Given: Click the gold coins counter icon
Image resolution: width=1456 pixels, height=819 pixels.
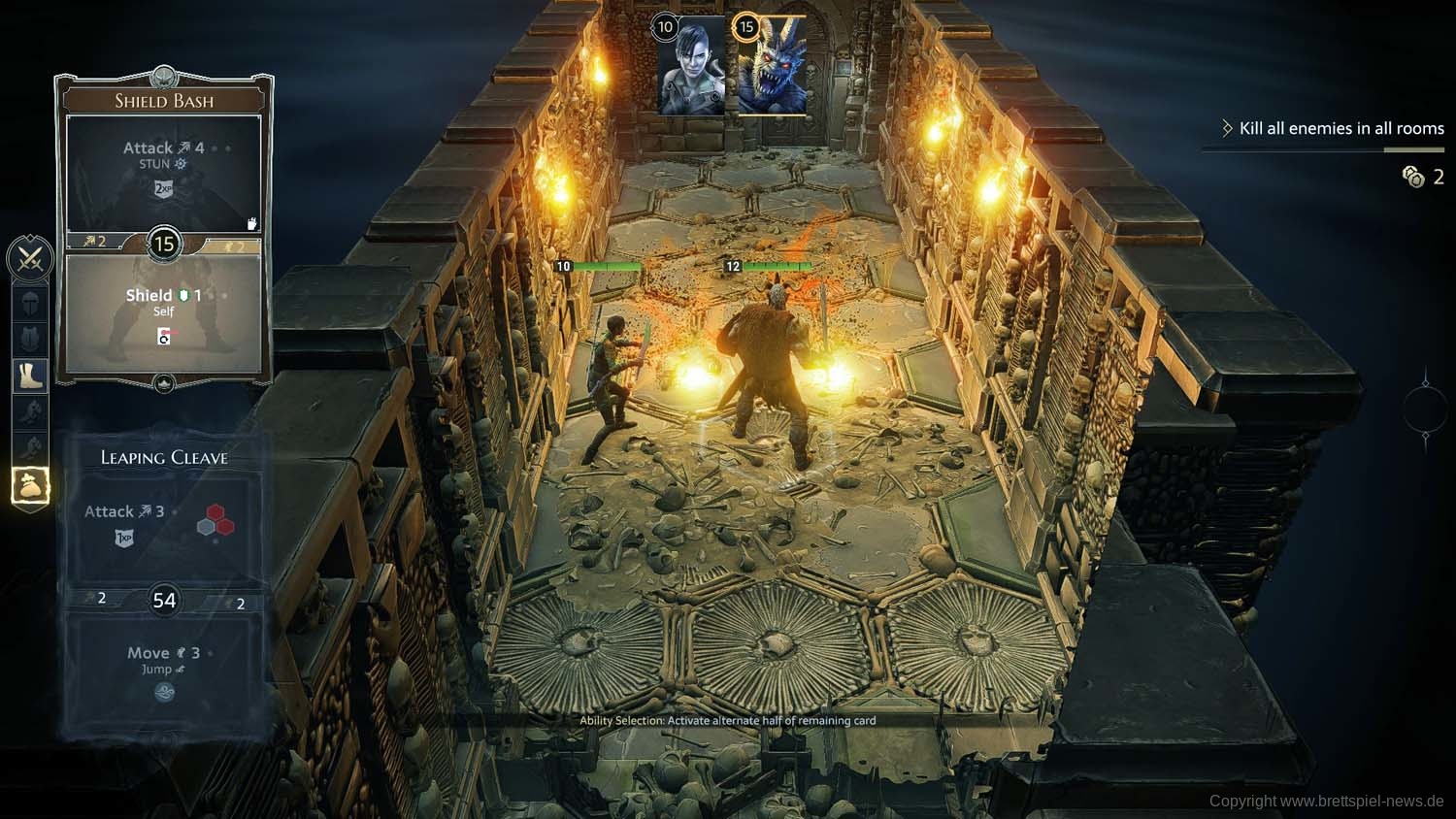Looking at the screenshot, I should 1413,176.
